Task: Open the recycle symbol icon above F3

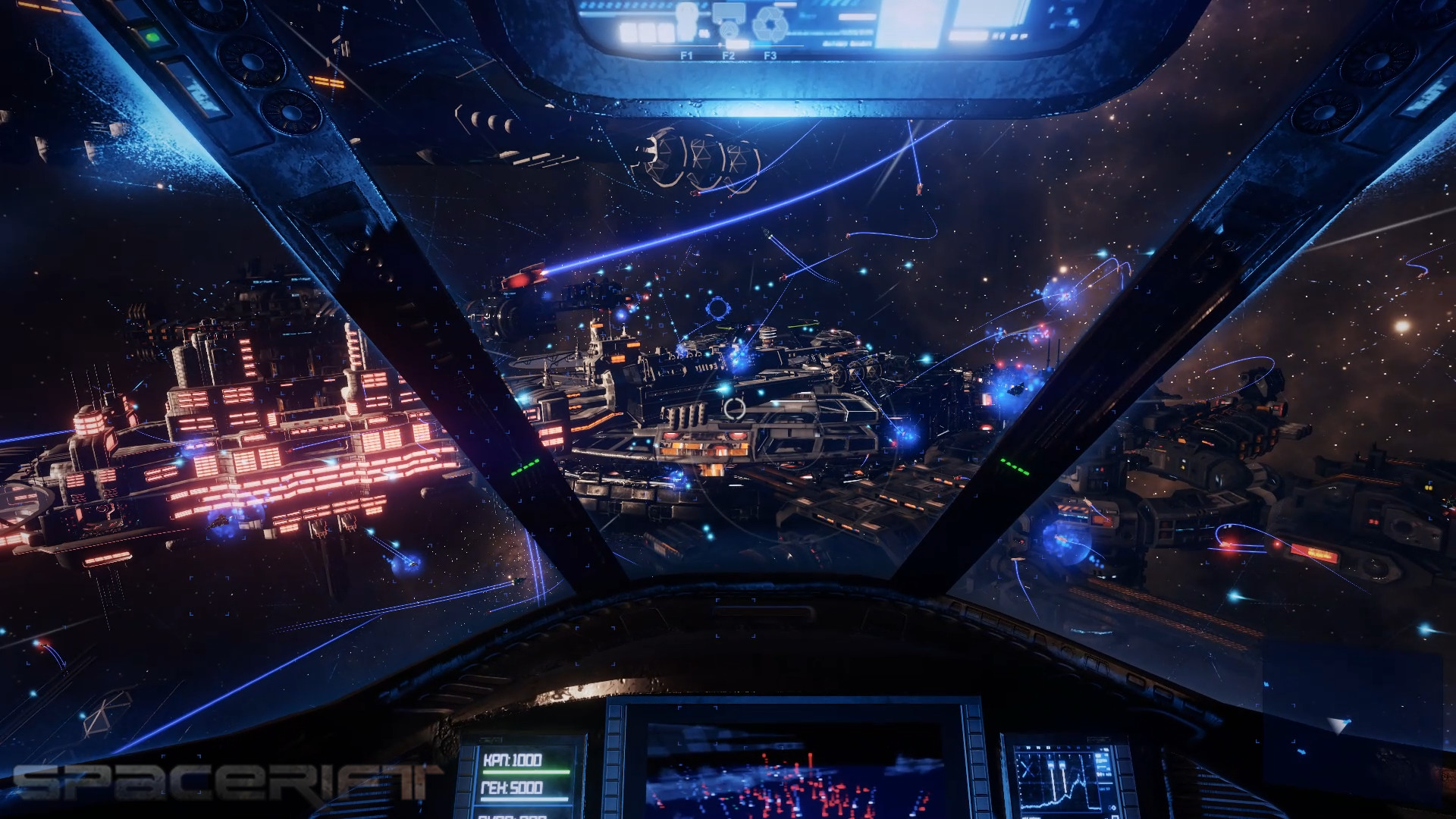Action: click(x=769, y=25)
